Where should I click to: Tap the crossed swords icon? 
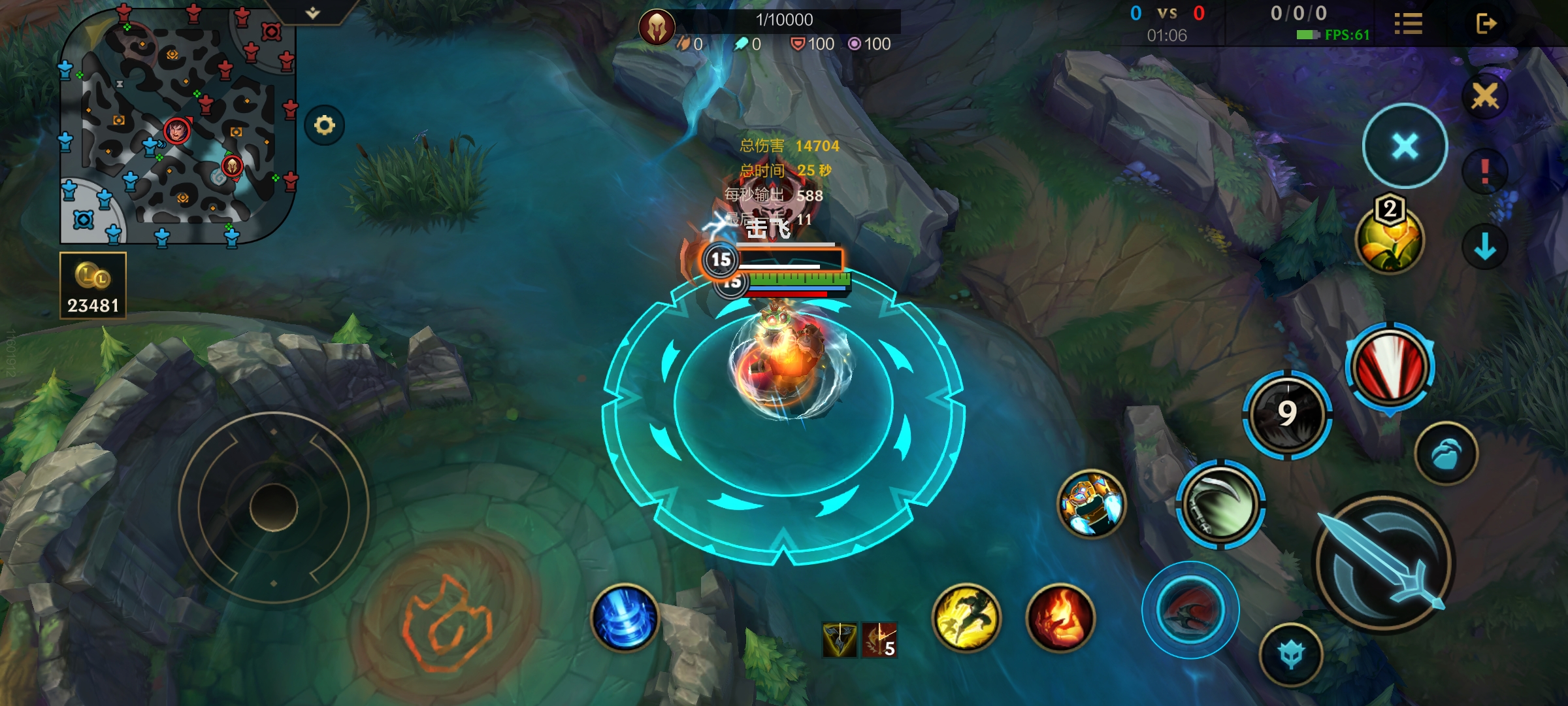[1484, 96]
